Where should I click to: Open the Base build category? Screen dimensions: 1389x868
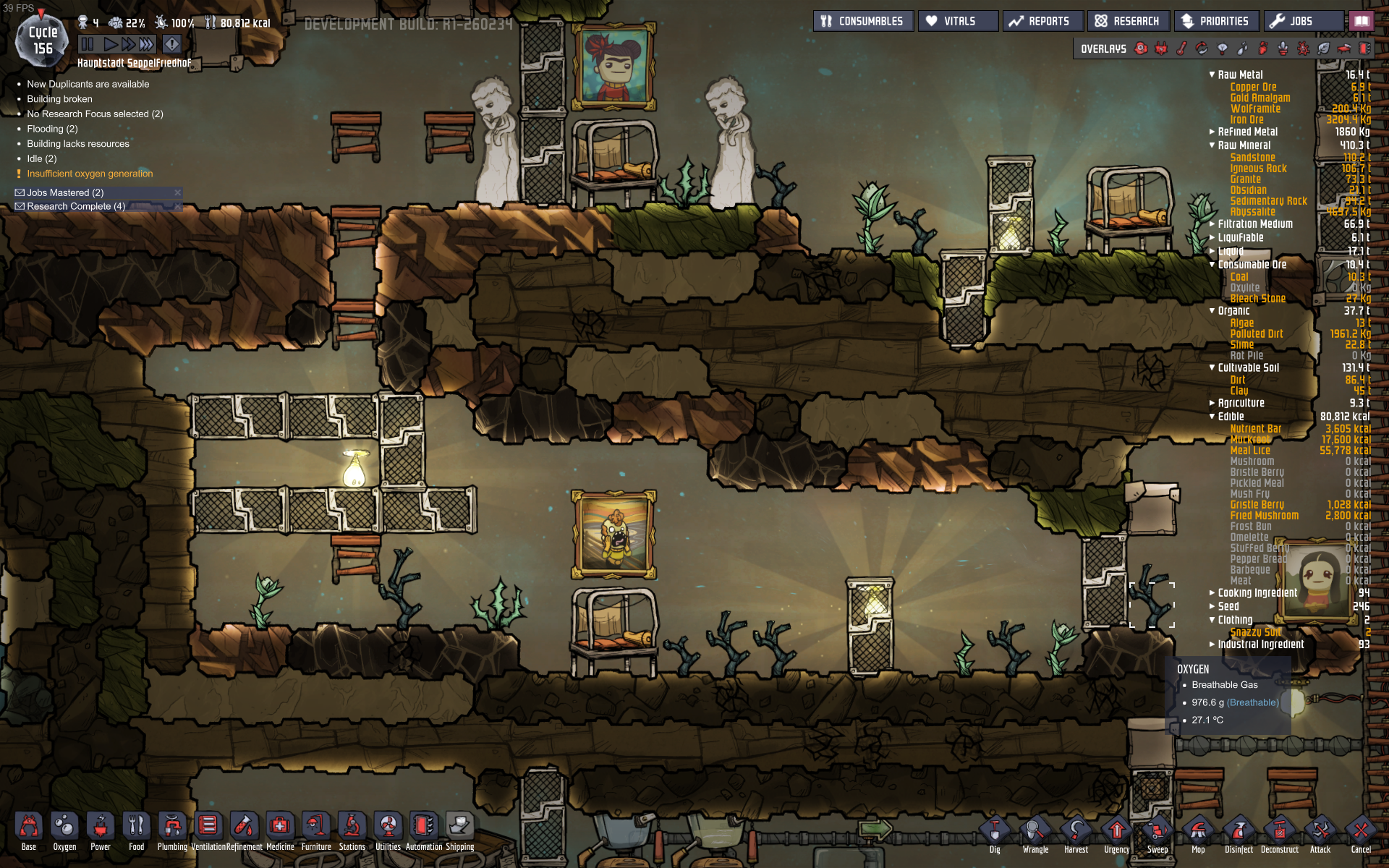click(x=28, y=830)
